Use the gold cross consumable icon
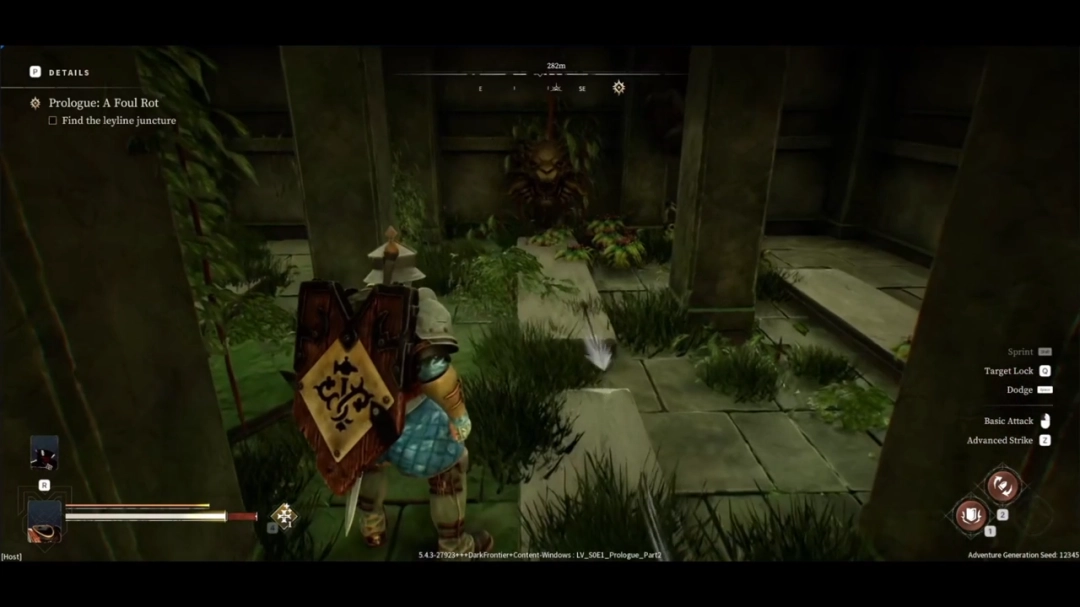The image size is (1080, 607). (284, 515)
